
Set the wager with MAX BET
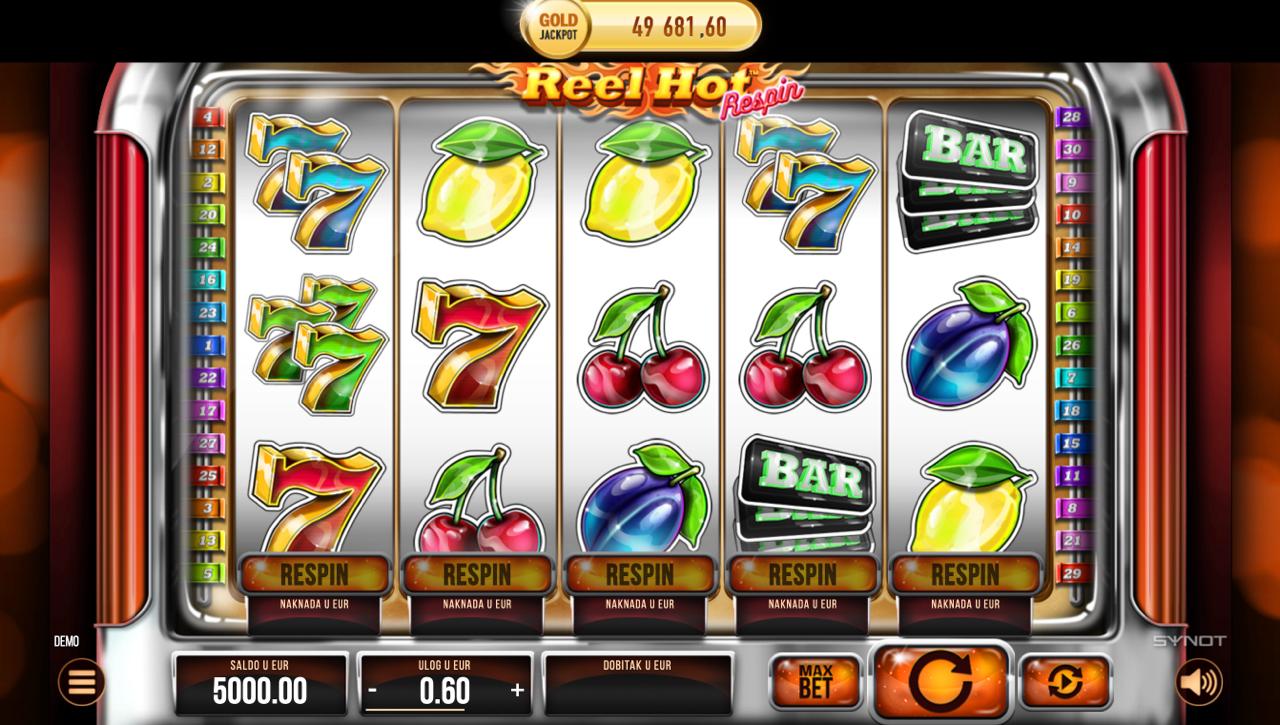pos(815,682)
